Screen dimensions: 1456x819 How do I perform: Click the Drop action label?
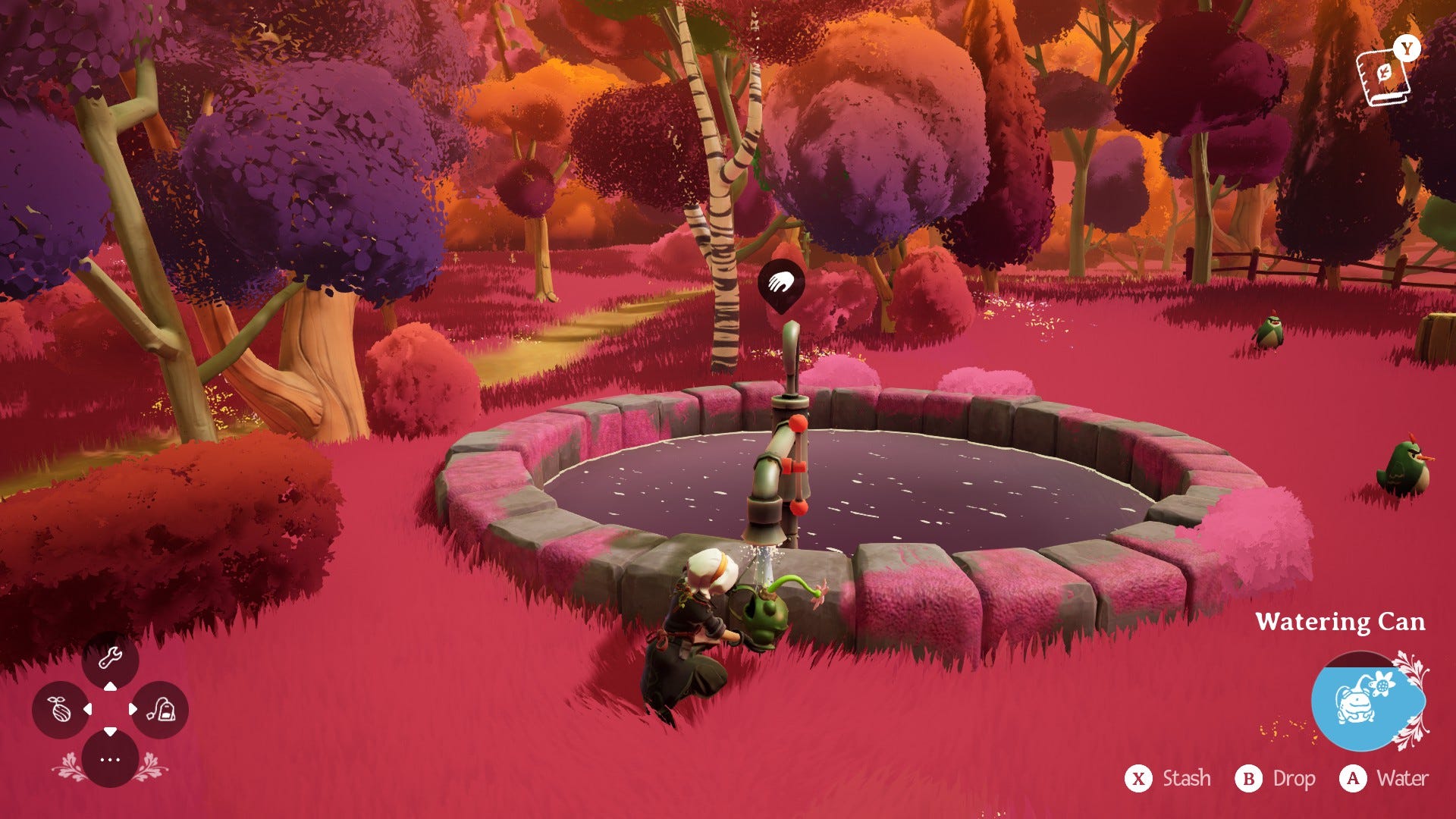(x=1293, y=779)
